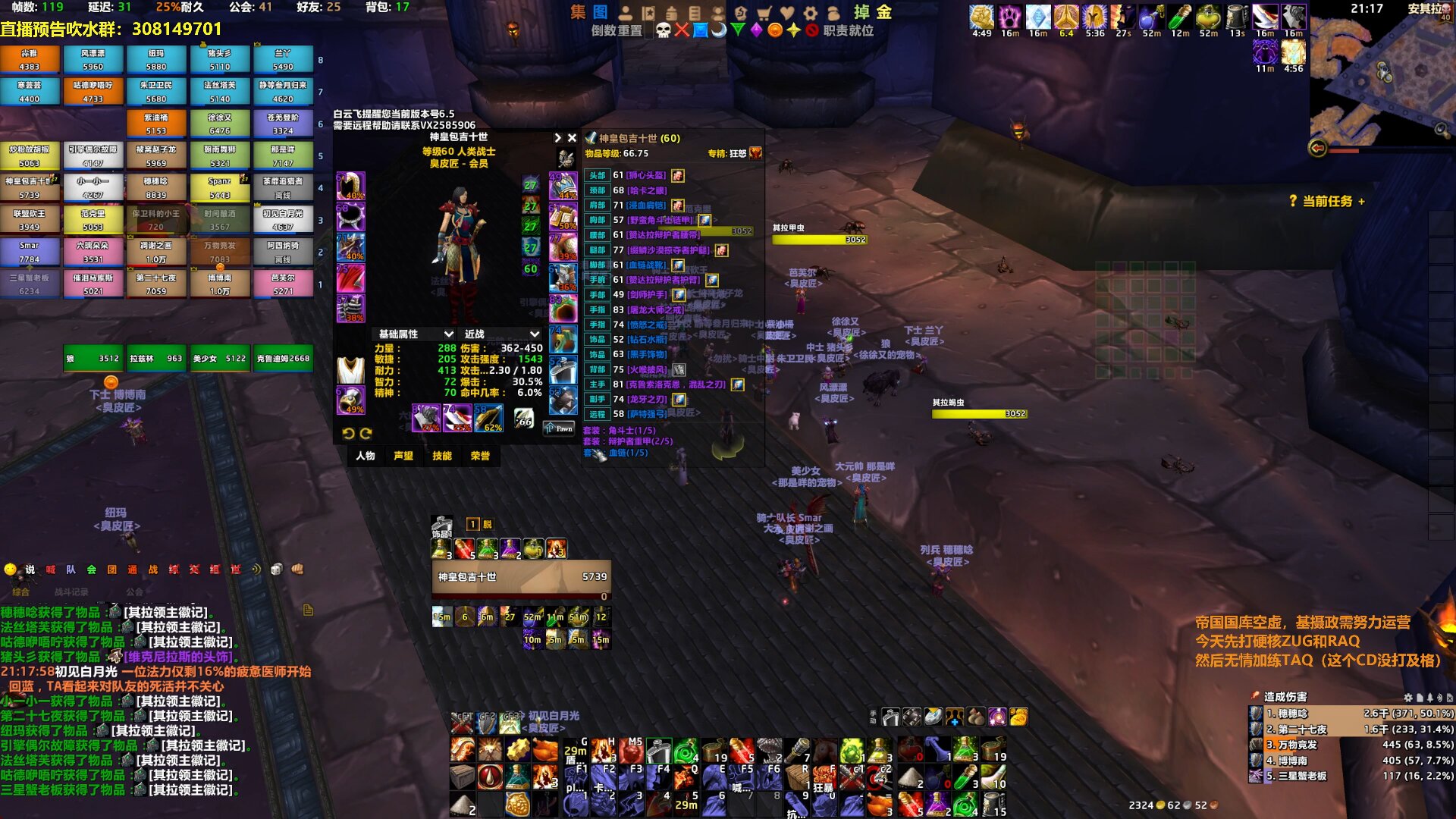Select raid member Smar frame
The width and height of the screenshot is (1456, 819).
pyautogui.click(x=30, y=252)
